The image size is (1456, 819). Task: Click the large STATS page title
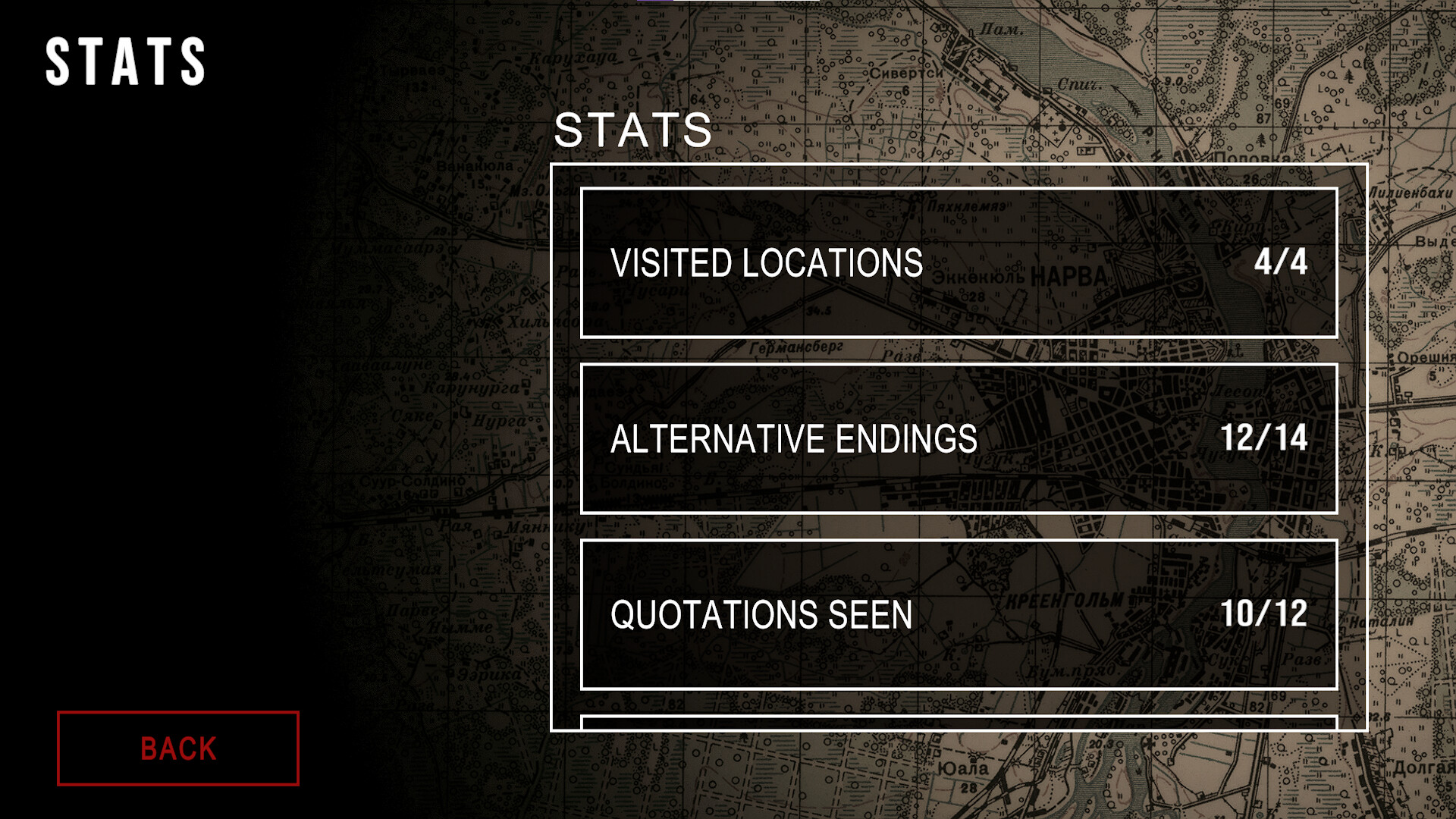125,61
